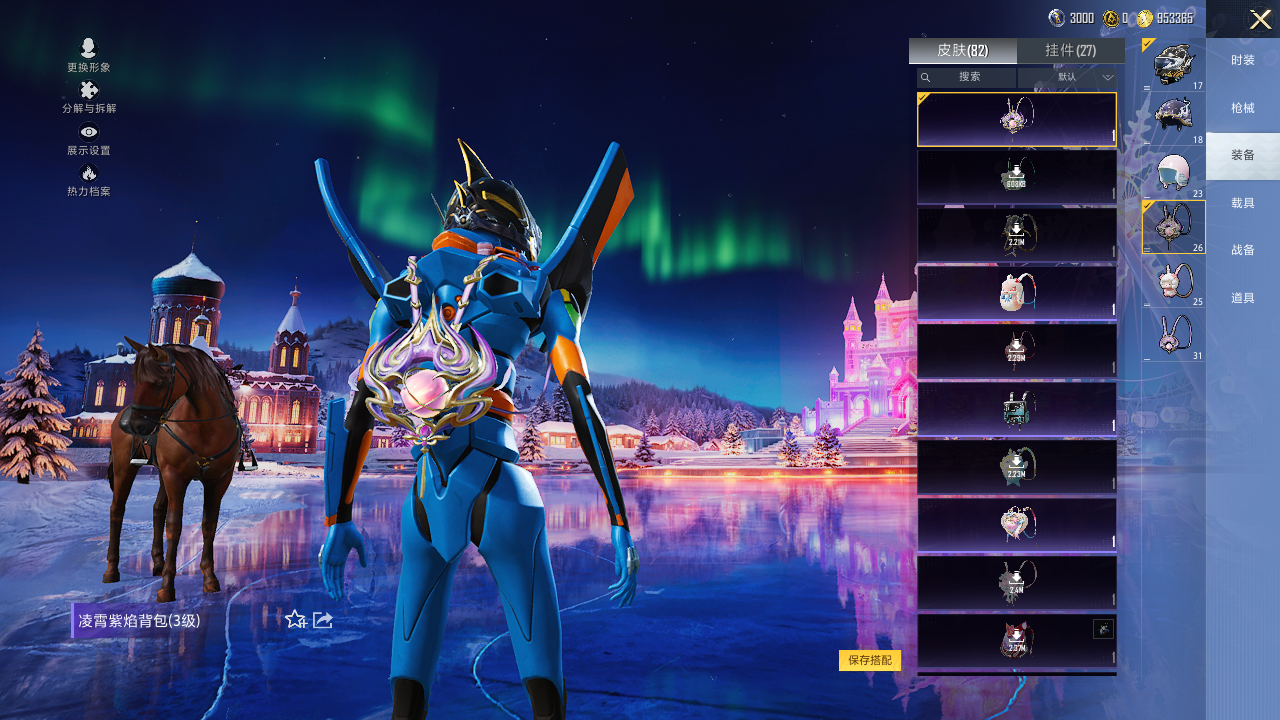Close the wardrobe with the X button

pyautogui.click(x=1260, y=20)
